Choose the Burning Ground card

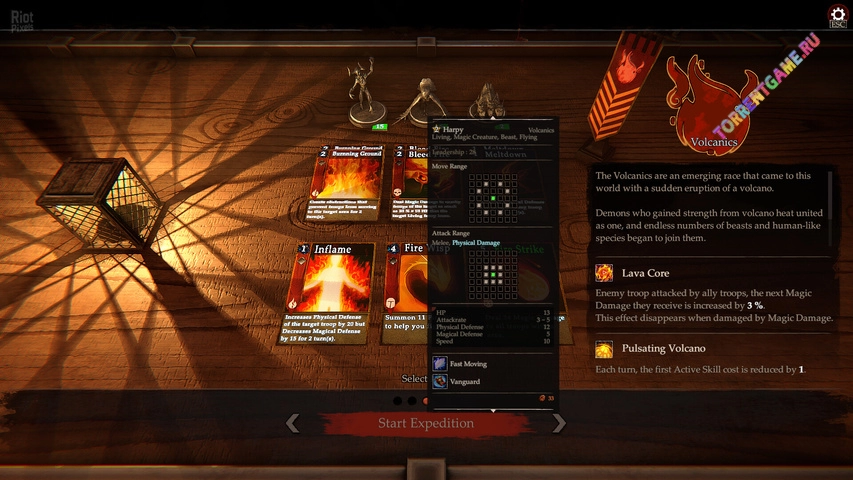pyautogui.click(x=346, y=182)
